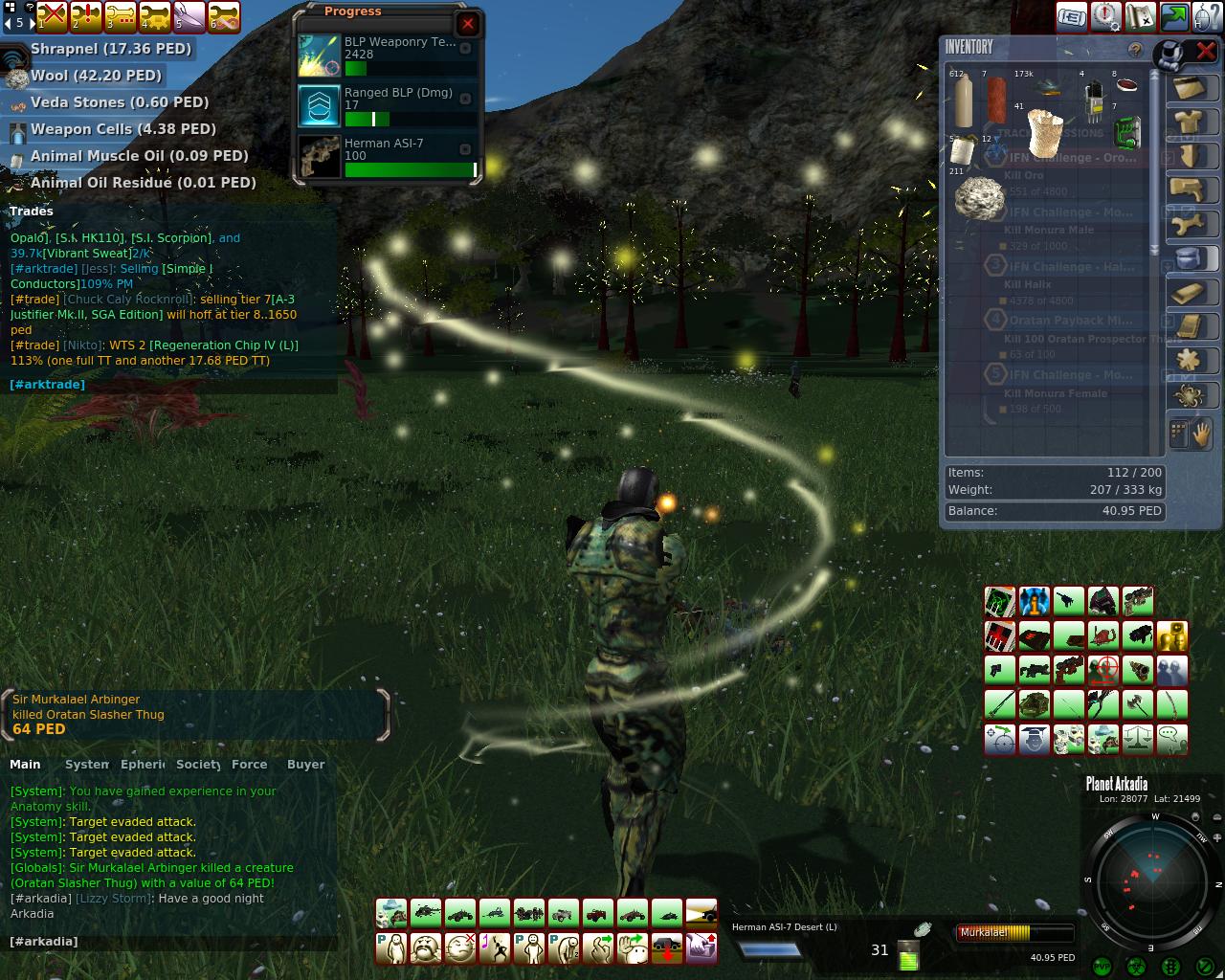The width and height of the screenshot is (1225, 980).
Task: Switch to the Force chat tab
Action: 249,765
